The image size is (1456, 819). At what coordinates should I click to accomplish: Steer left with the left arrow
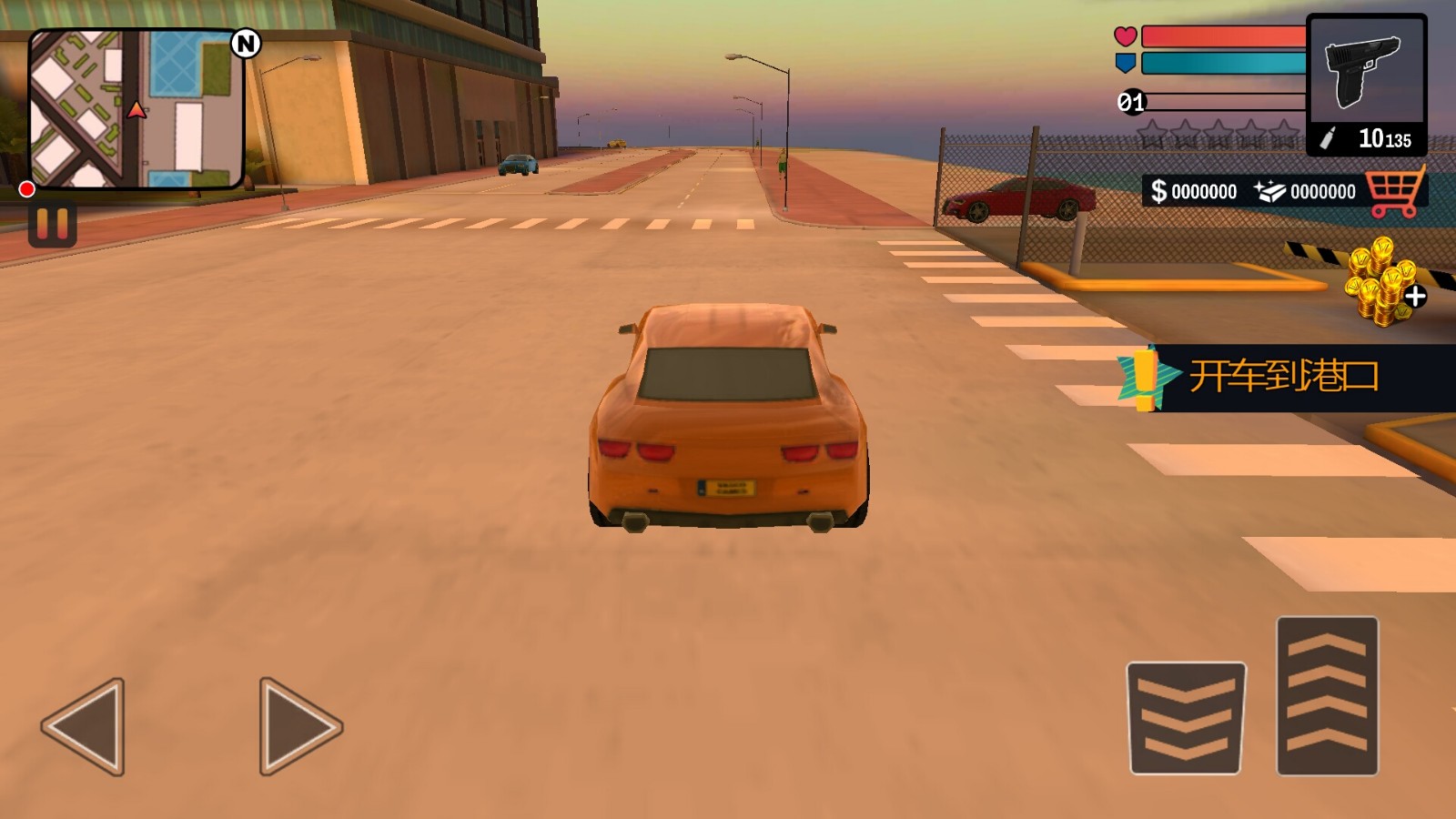84,726
